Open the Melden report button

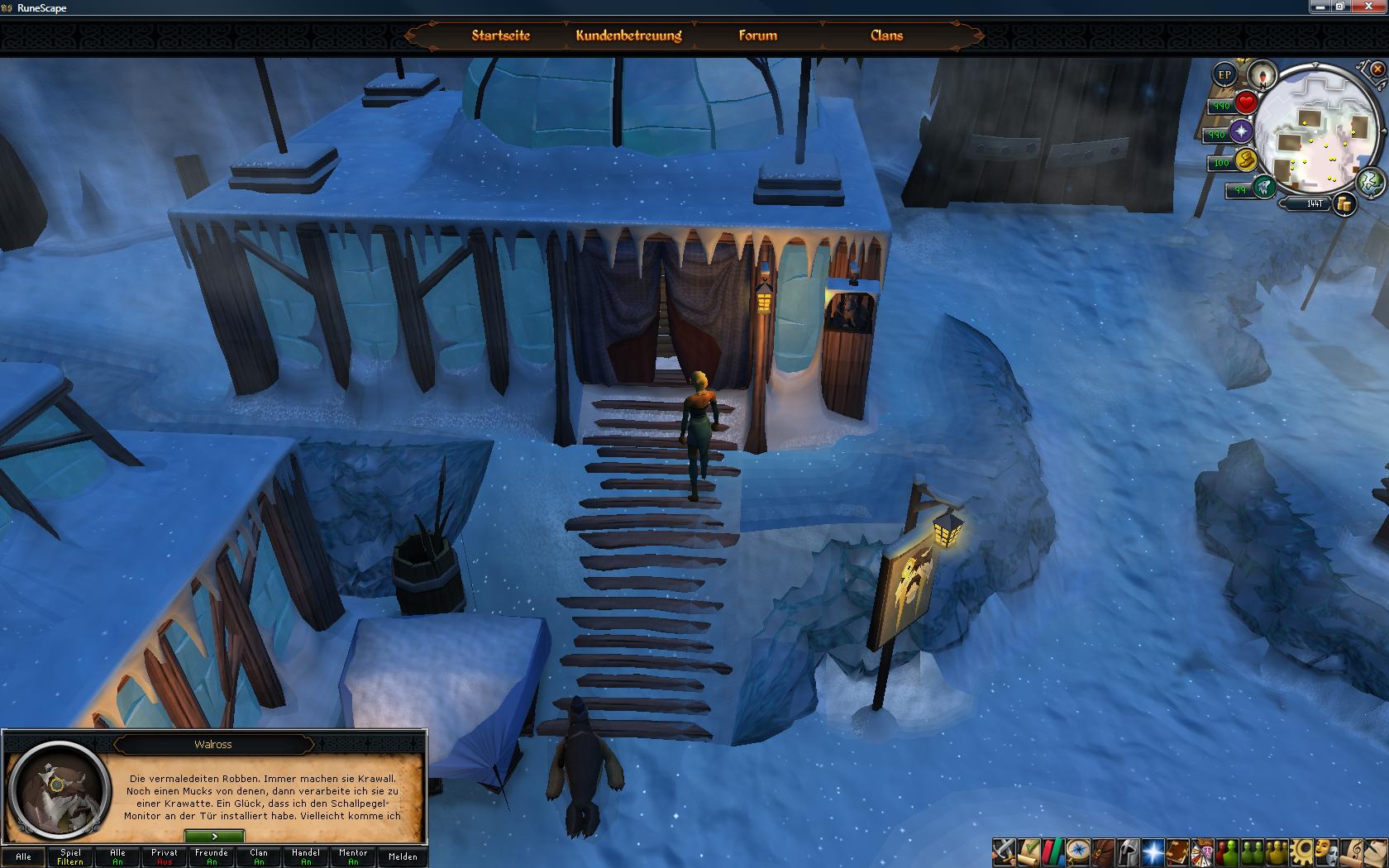click(x=403, y=856)
